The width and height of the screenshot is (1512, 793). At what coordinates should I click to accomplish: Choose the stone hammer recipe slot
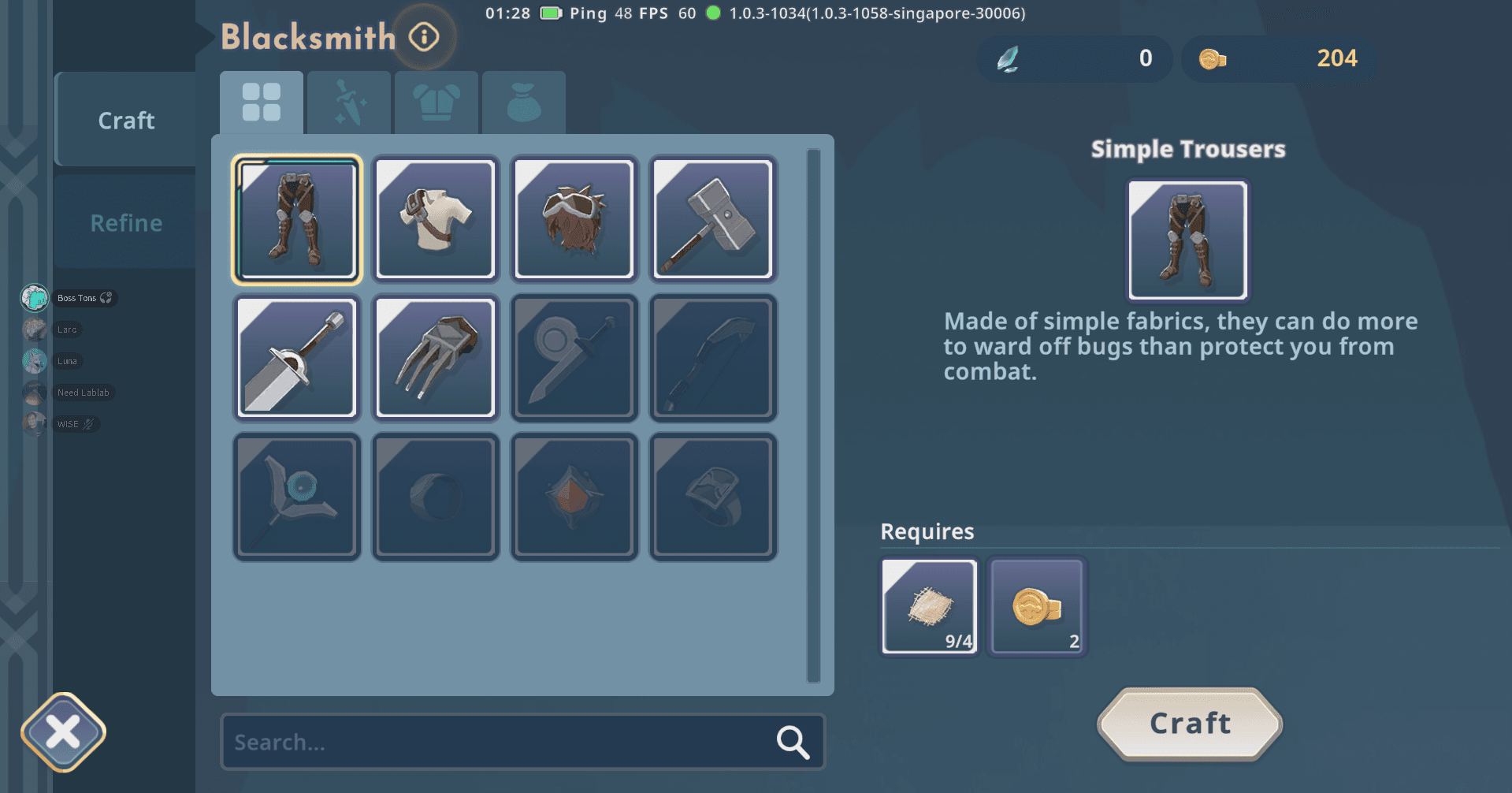pyautogui.click(x=713, y=219)
